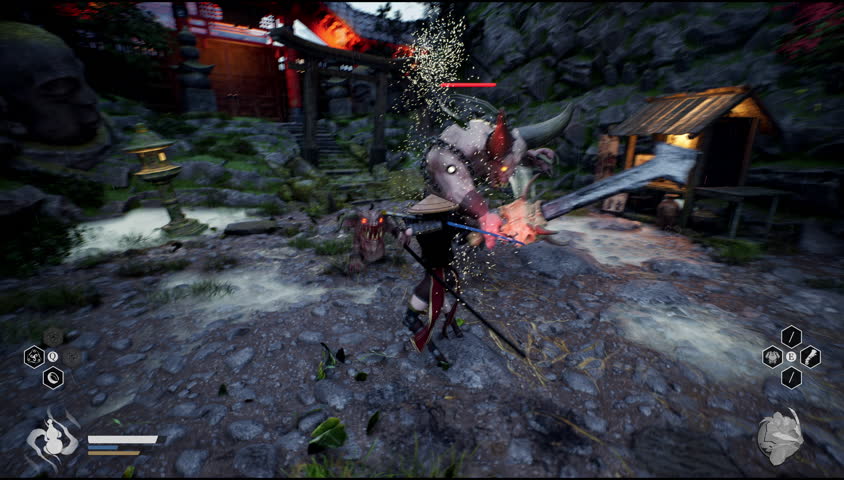
Task: Select the gauntlet arm hexagon slot
Action: pos(810,357)
